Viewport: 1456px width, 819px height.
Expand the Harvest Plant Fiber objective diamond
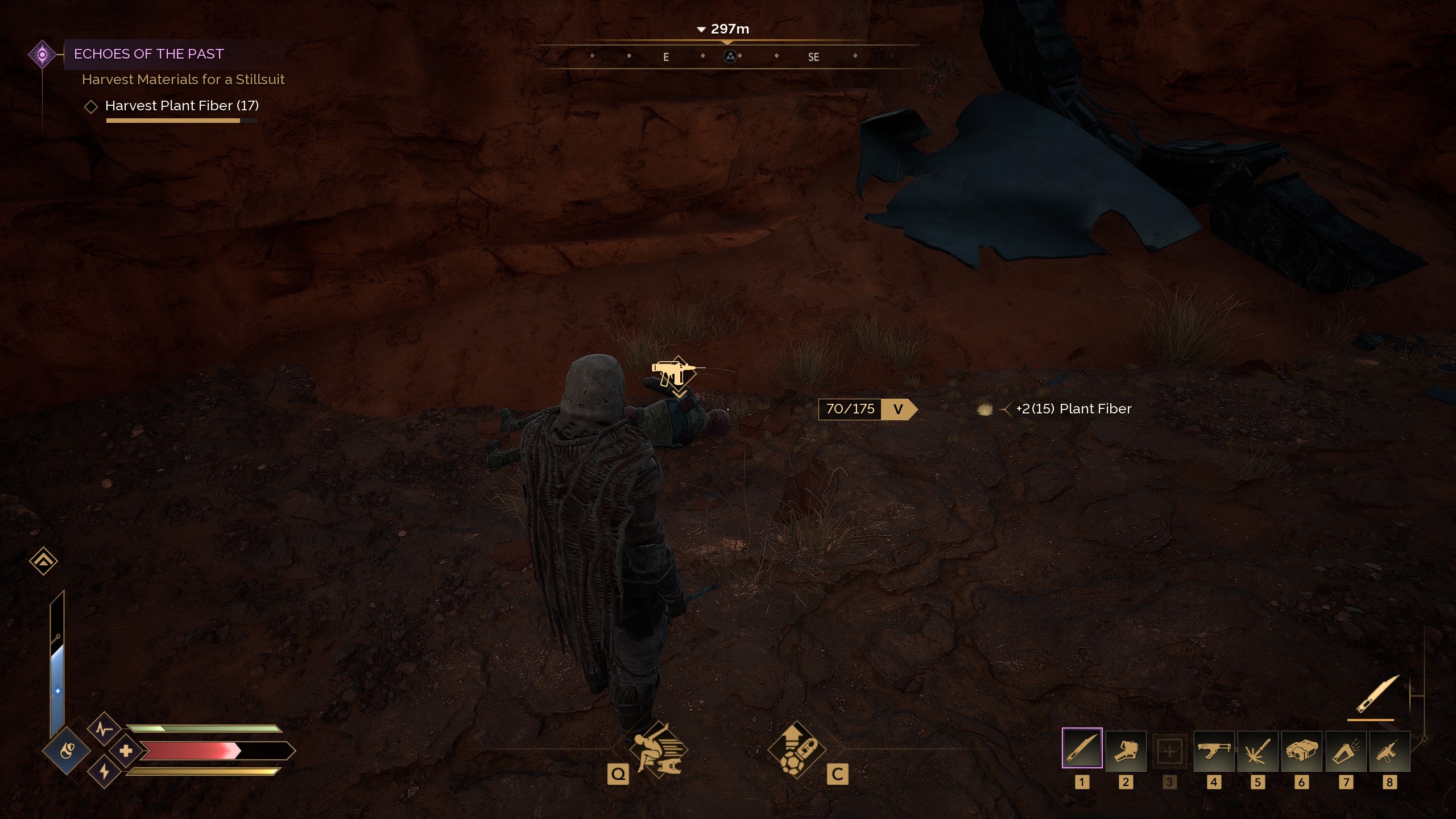coord(91,106)
